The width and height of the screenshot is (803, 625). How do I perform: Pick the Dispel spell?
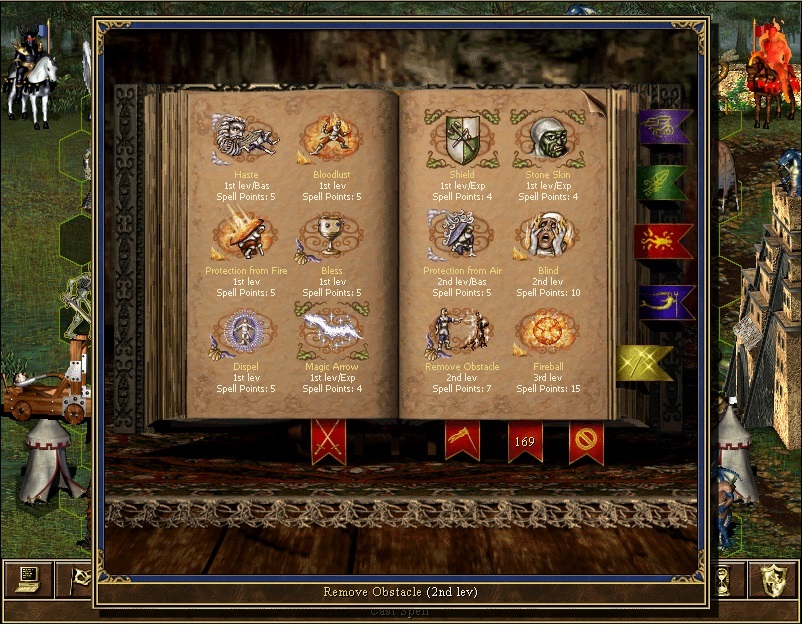244,330
